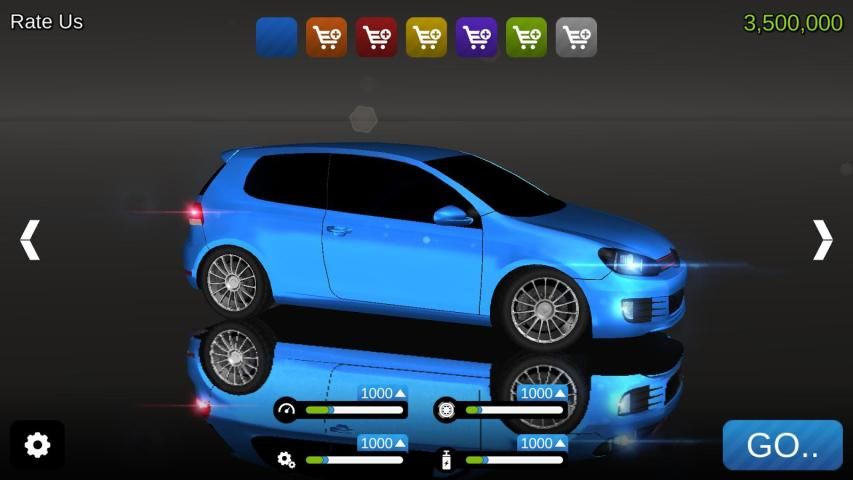Start the race with GO
Screen dimensions: 853x480
click(782, 446)
